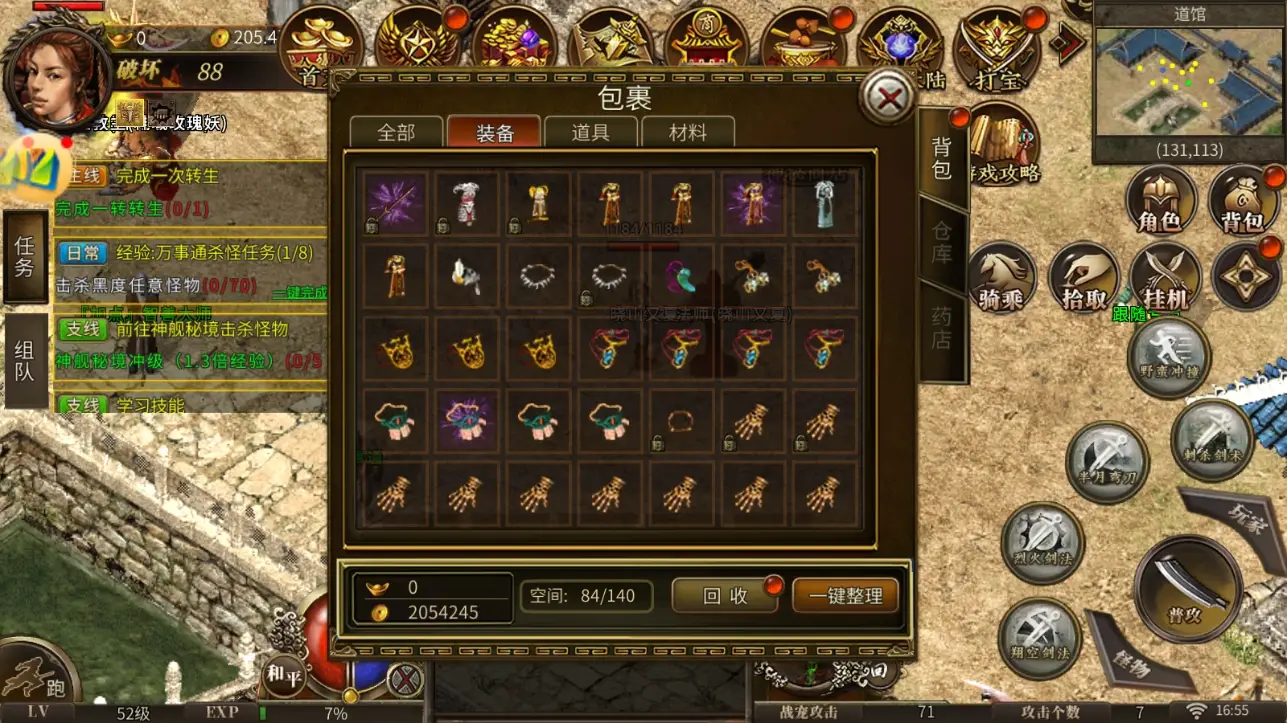This screenshot has width=1287, height=723.
Task: Toggle 挂机 auto-battle mode
Action: tap(1163, 278)
